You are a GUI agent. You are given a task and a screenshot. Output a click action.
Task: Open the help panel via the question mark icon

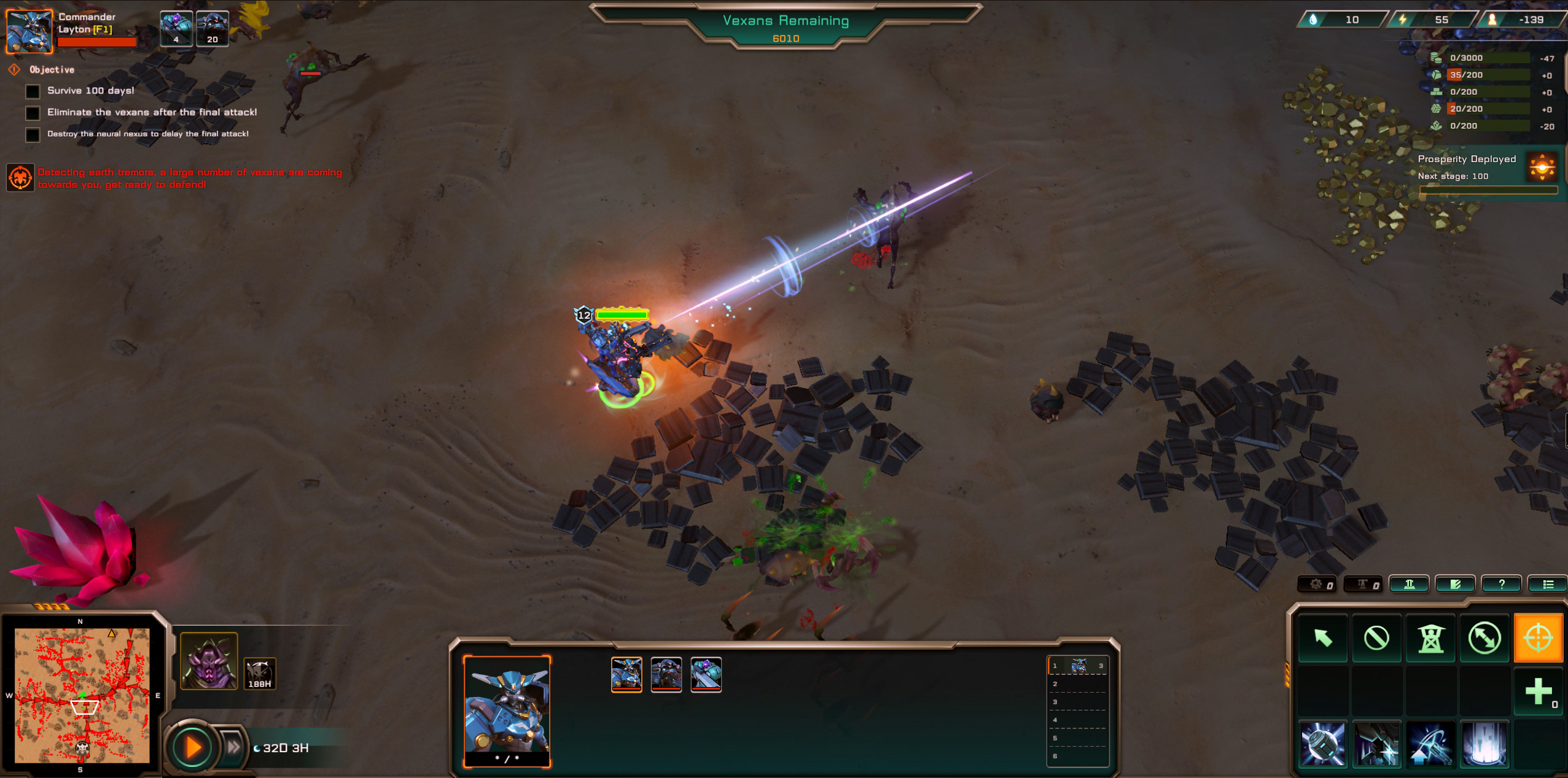click(x=1502, y=583)
